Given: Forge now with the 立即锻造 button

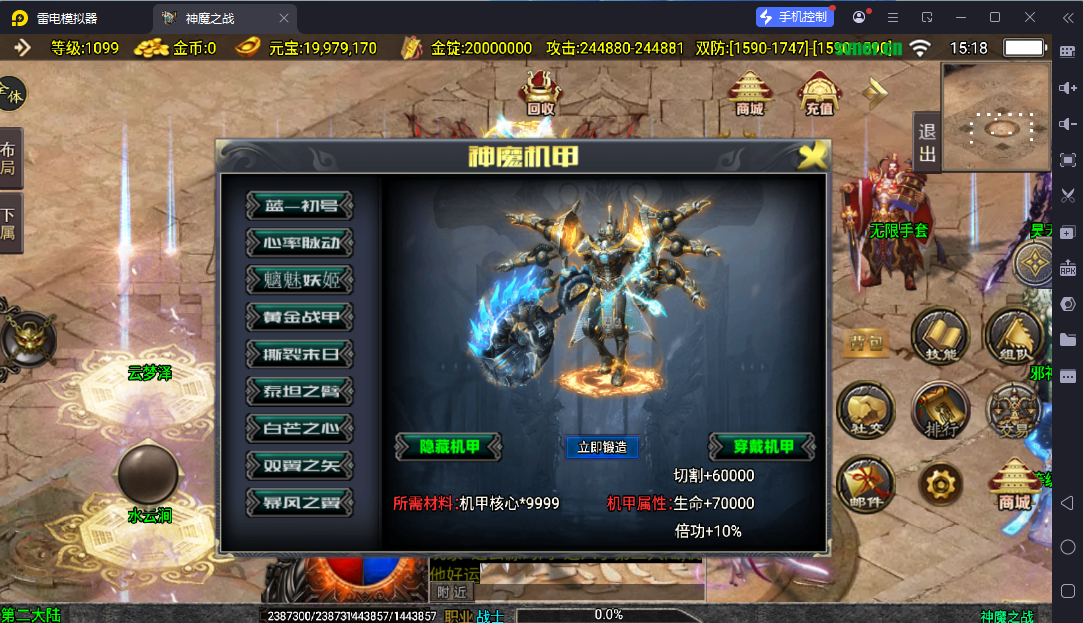Looking at the screenshot, I should [602, 447].
